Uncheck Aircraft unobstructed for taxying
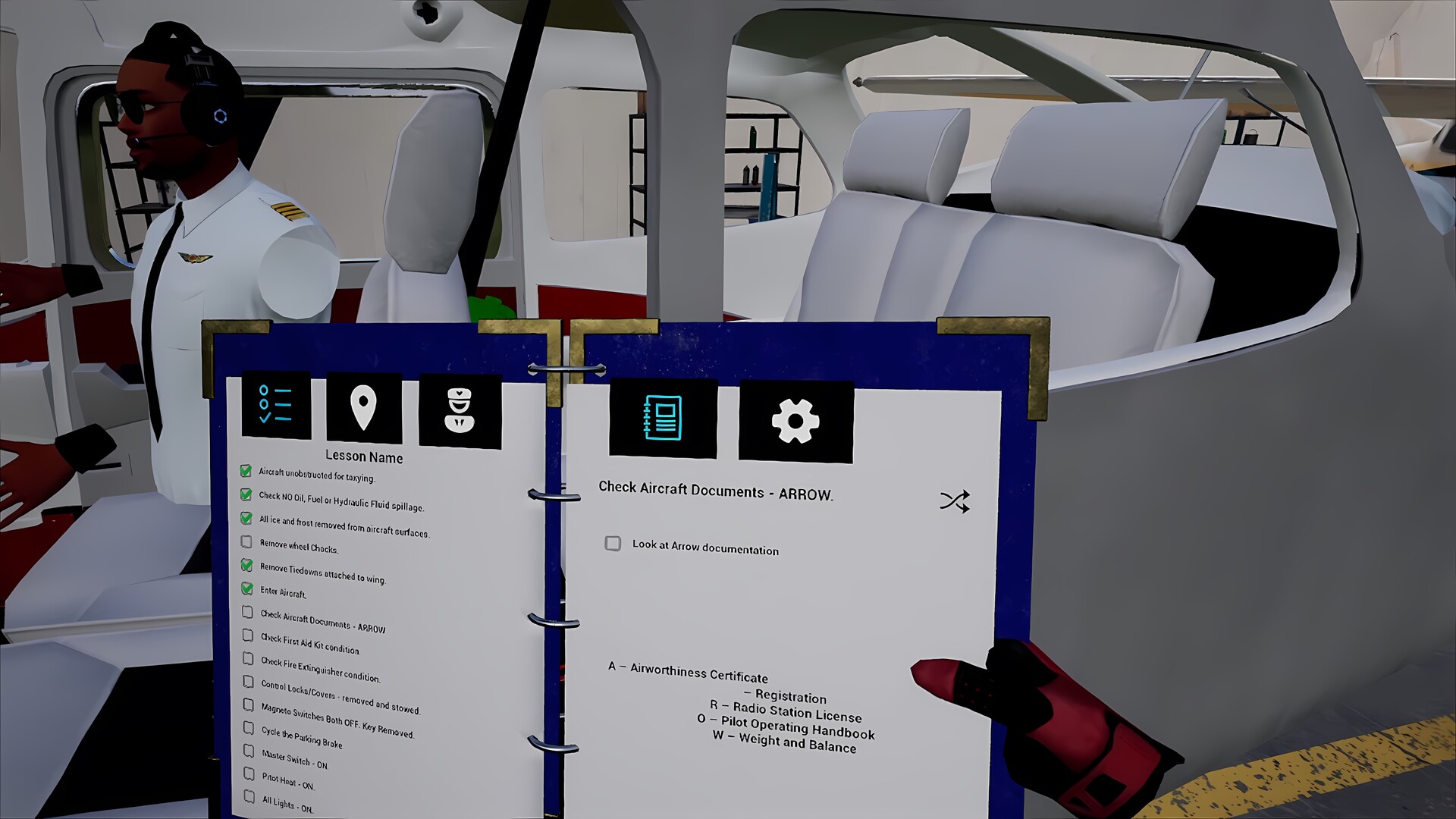Image resolution: width=1456 pixels, height=819 pixels. [244, 471]
